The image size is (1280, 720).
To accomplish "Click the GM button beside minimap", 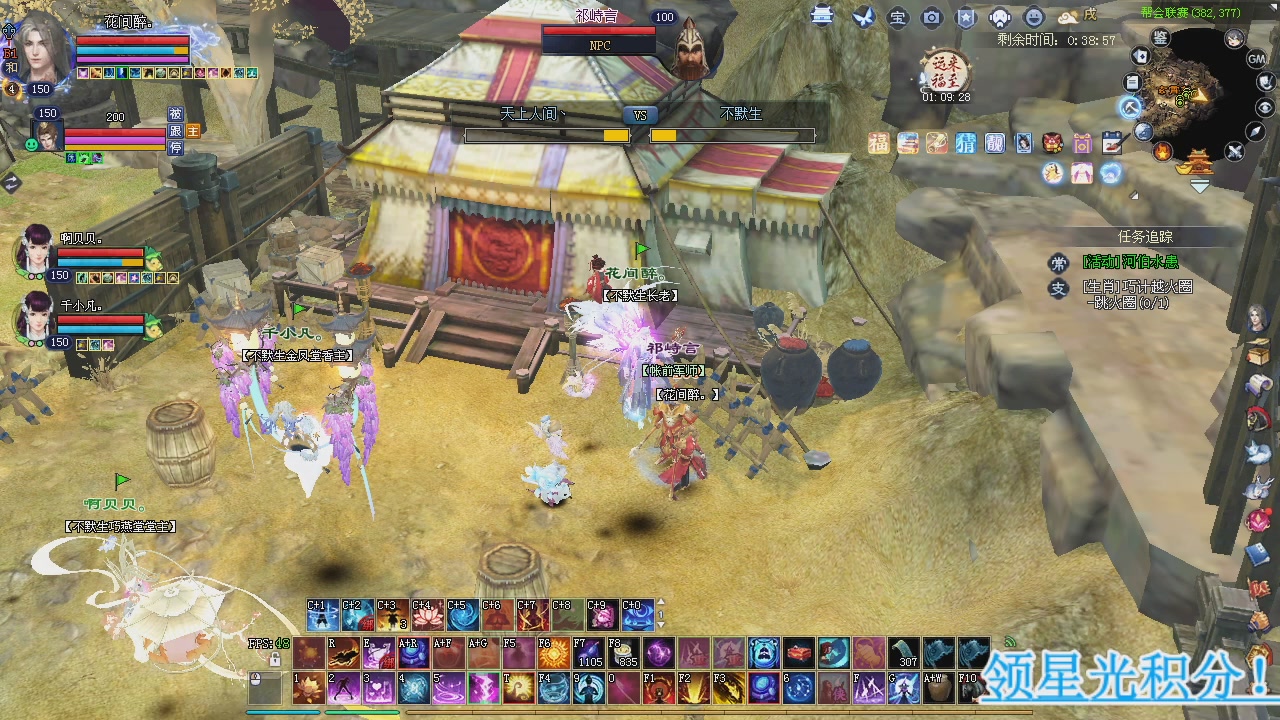I will [1257, 59].
